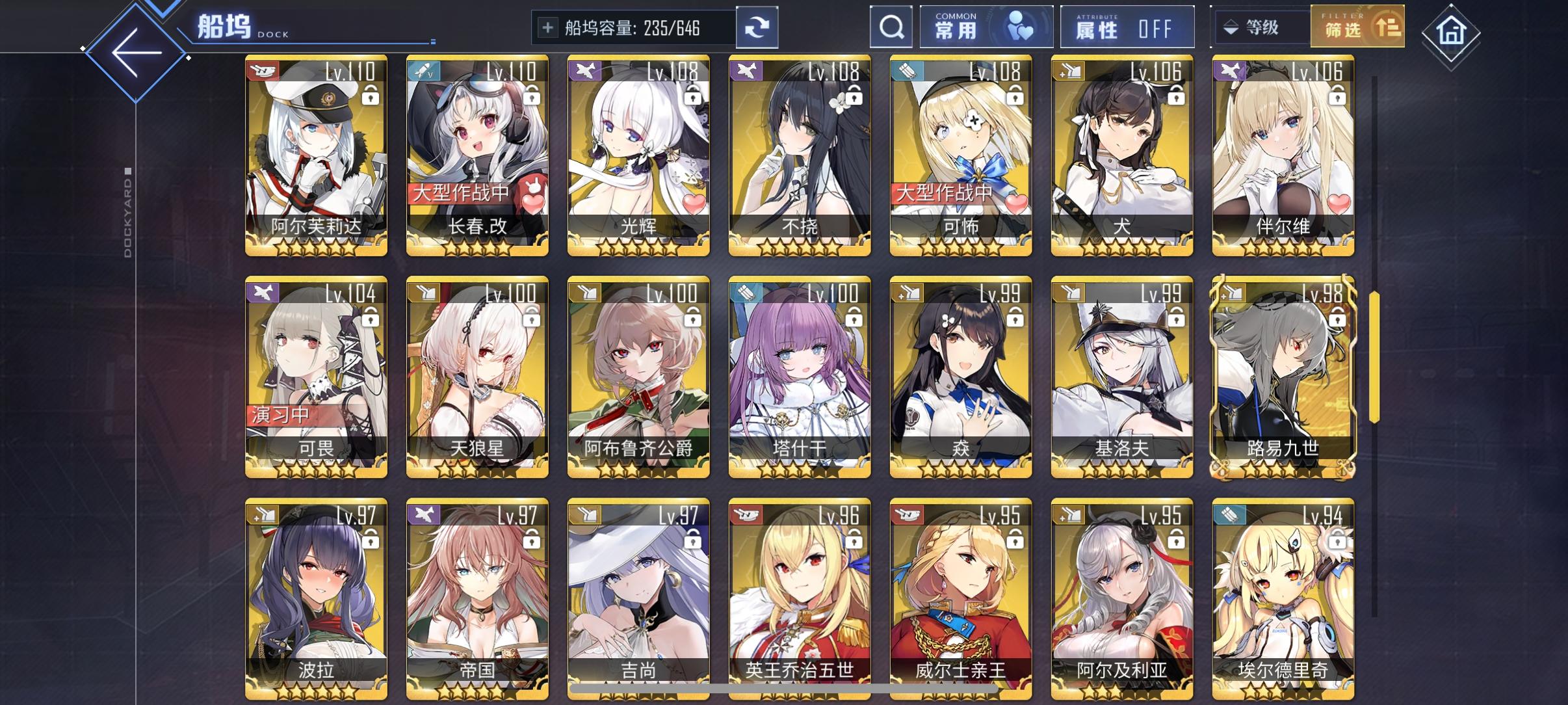Click the heart favorite on 伴尔维
This screenshot has height=705, width=1568.
1338,205
